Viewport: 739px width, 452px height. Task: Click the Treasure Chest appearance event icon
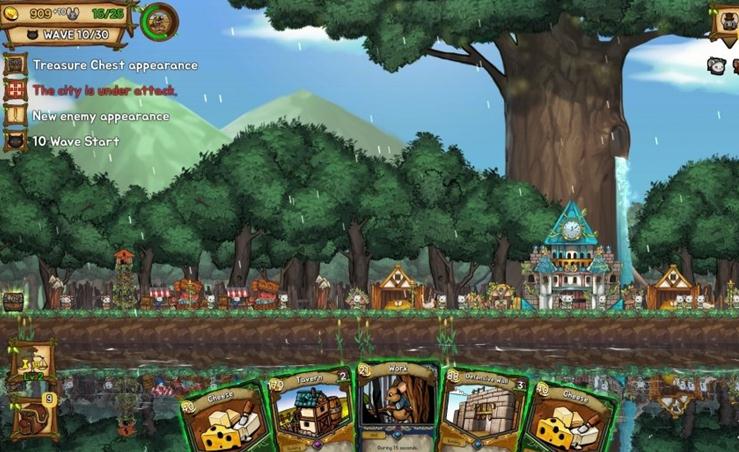tap(14, 65)
